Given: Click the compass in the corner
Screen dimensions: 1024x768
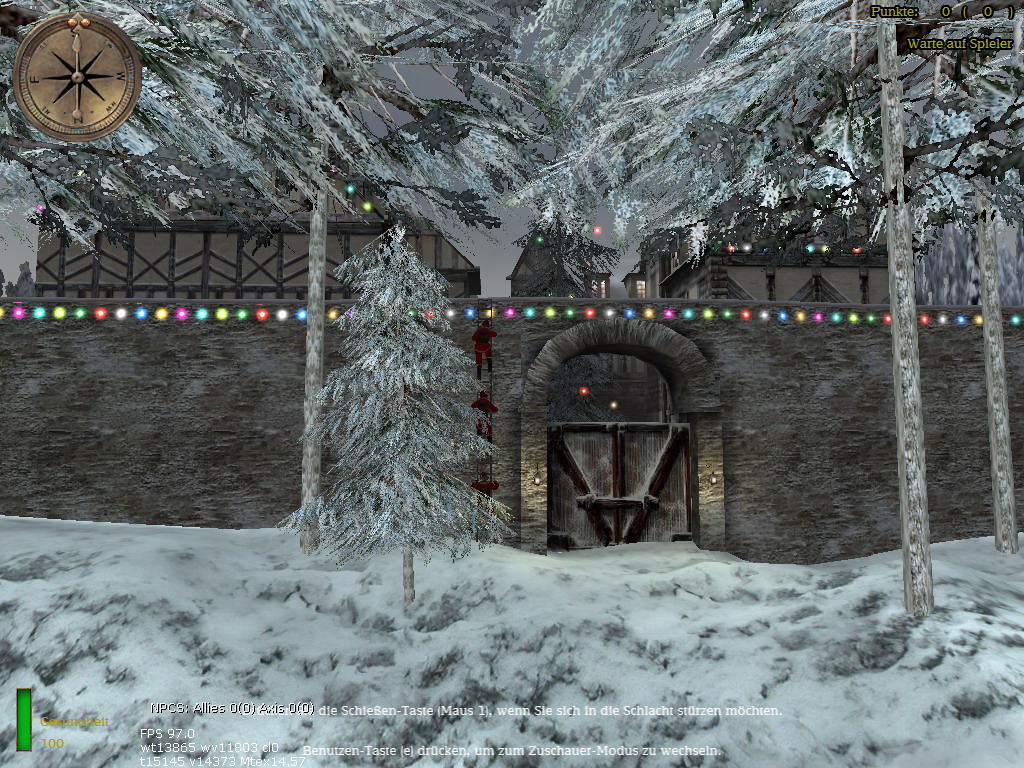Looking at the screenshot, I should click(x=77, y=76).
